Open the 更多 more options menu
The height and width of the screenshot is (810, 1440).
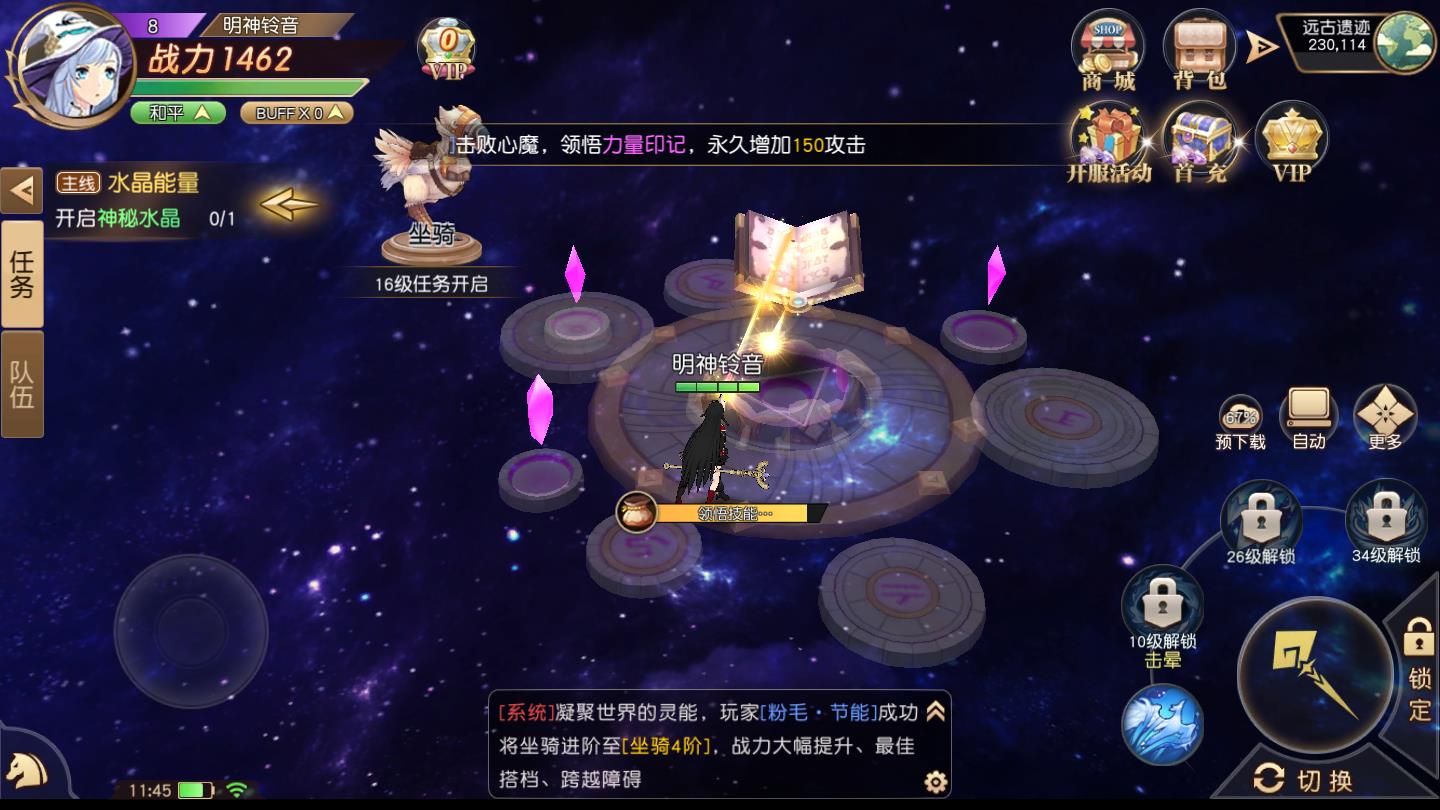tap(1385, 418)
